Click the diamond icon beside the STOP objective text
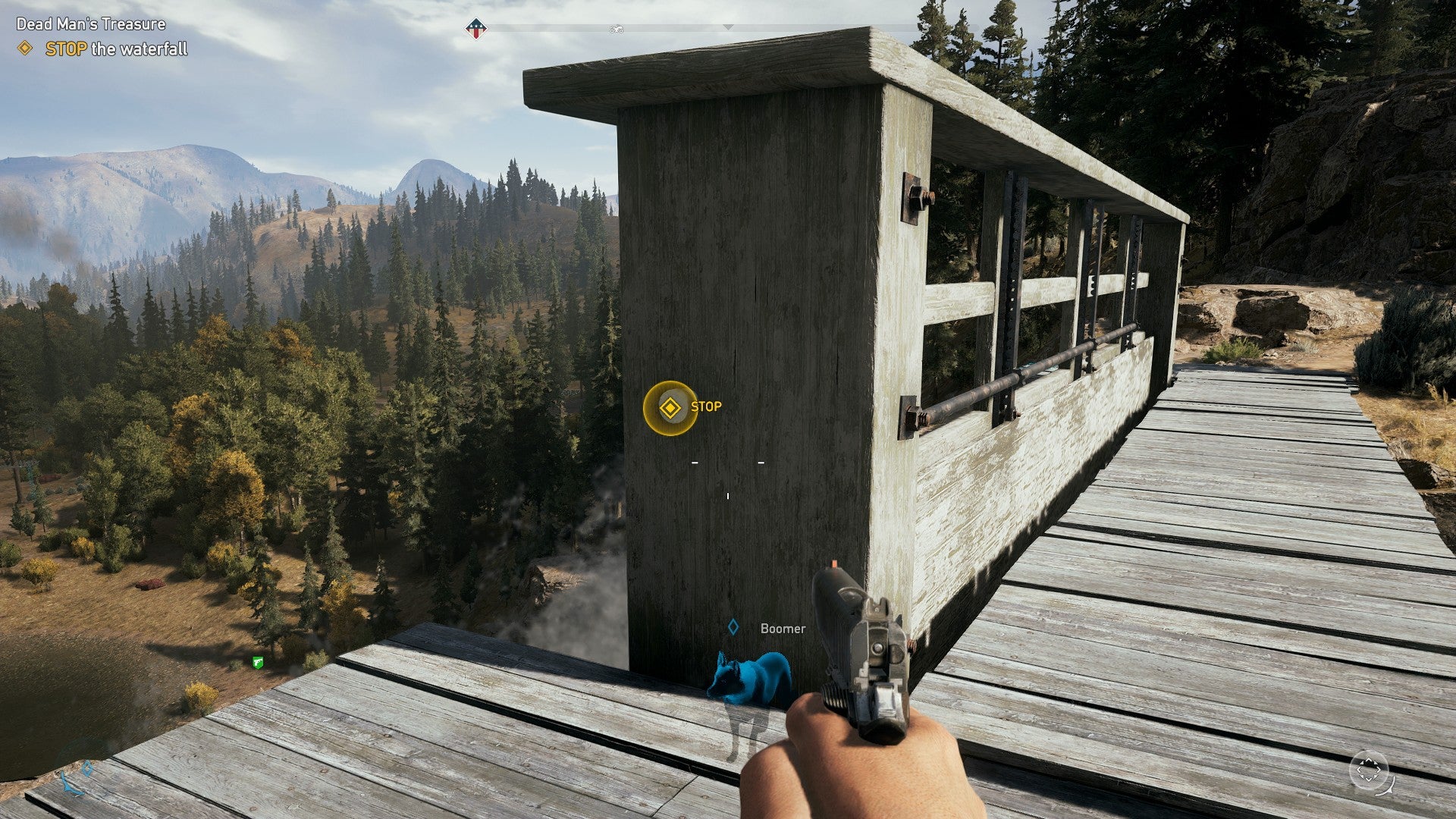1456x819 pixels. click(x=24, y=47)
